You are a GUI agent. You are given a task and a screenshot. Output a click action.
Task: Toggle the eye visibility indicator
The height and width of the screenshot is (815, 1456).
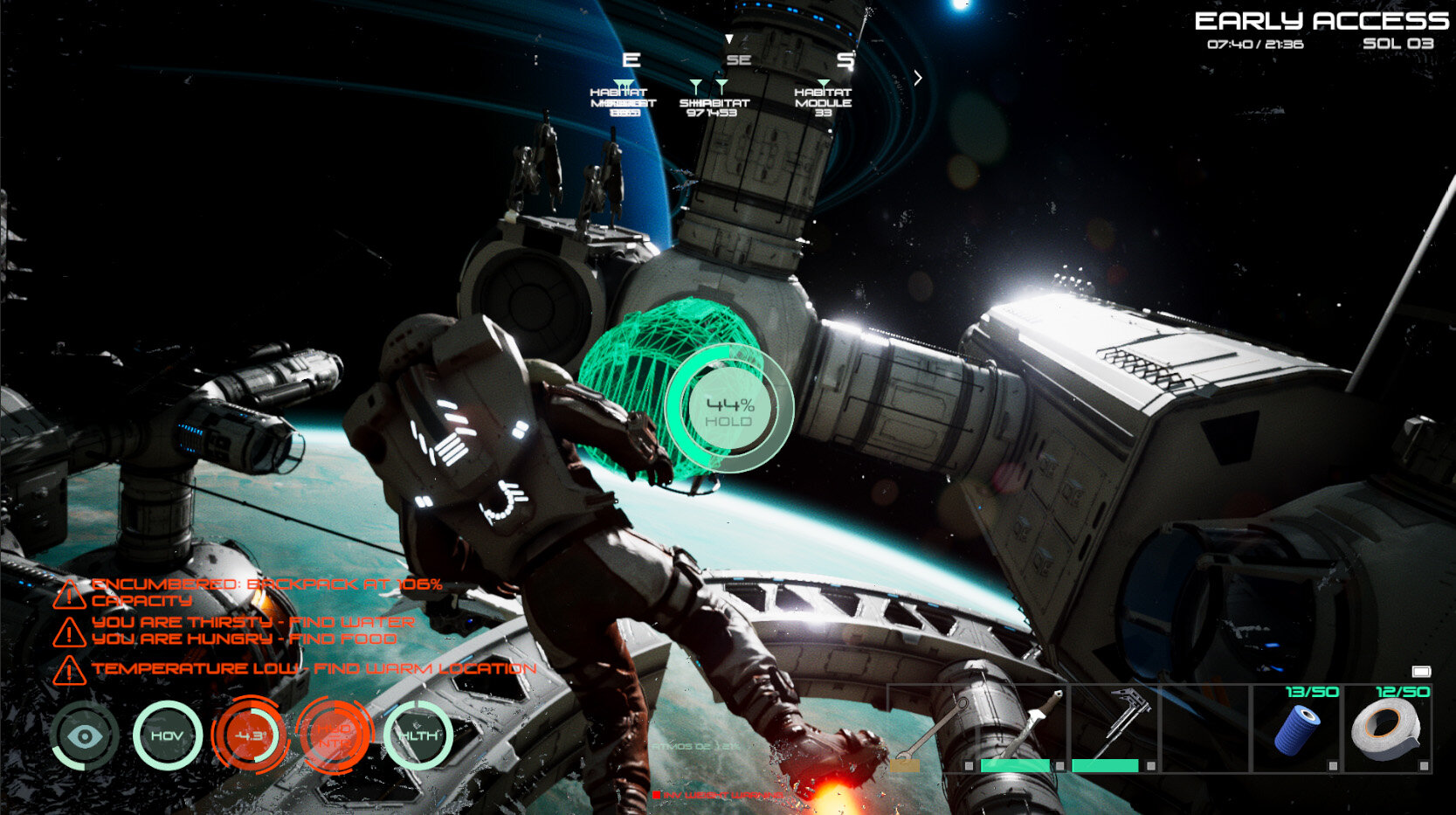coord(85,736)
